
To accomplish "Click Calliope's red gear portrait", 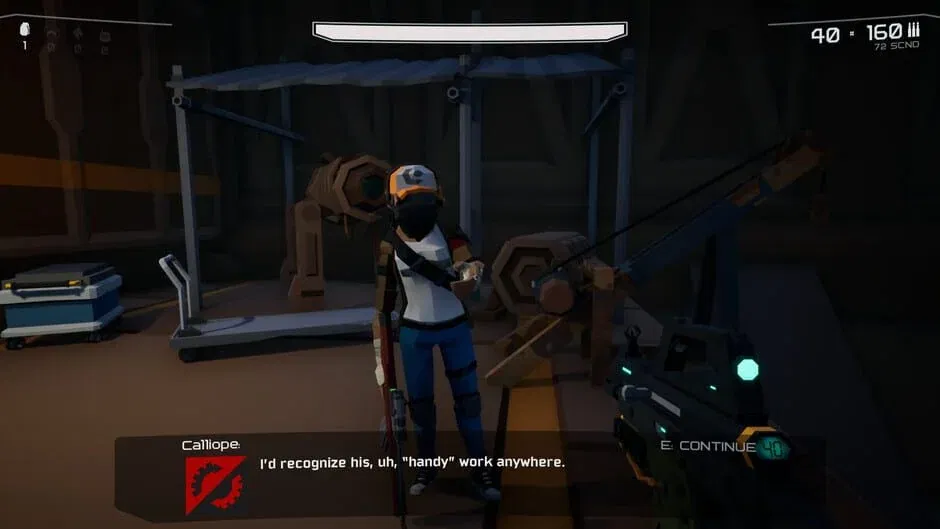I will click(x=214, y=484).
